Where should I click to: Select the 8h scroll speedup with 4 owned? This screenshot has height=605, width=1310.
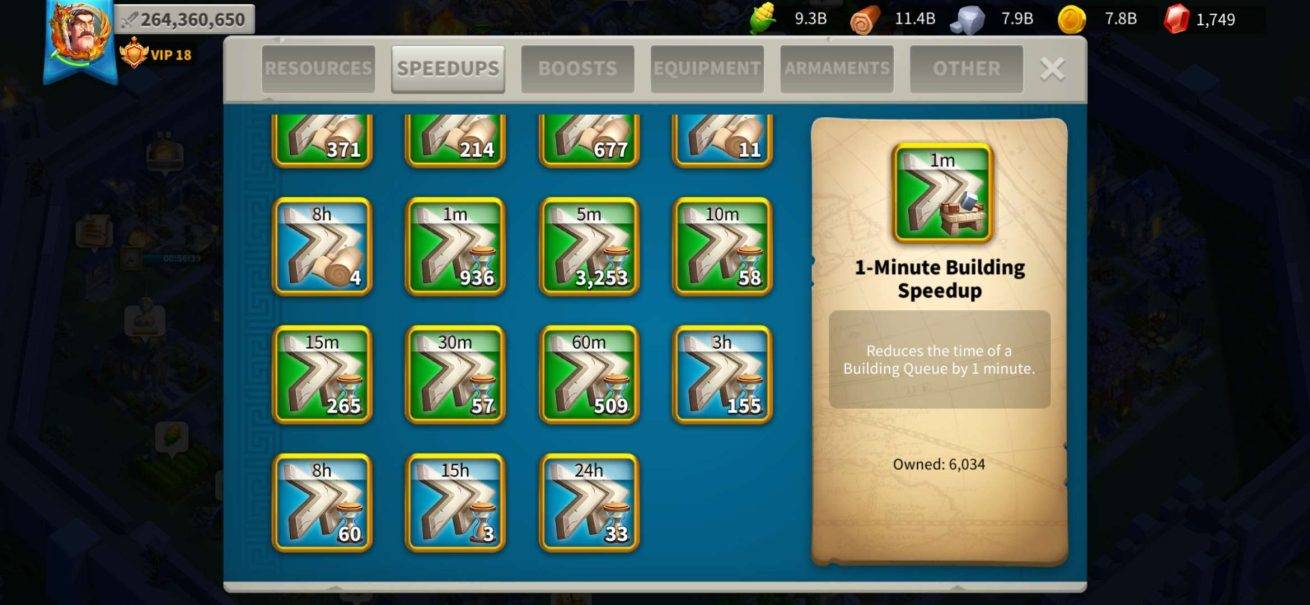click(322, 246)
